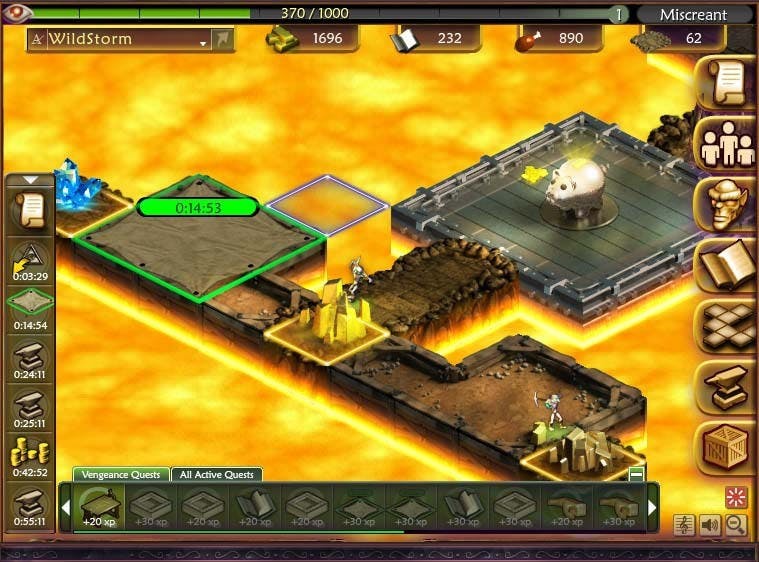Toggle sound with the speaker icon
Viewport: 759px width, 562px height.
[x=712, y=525]
